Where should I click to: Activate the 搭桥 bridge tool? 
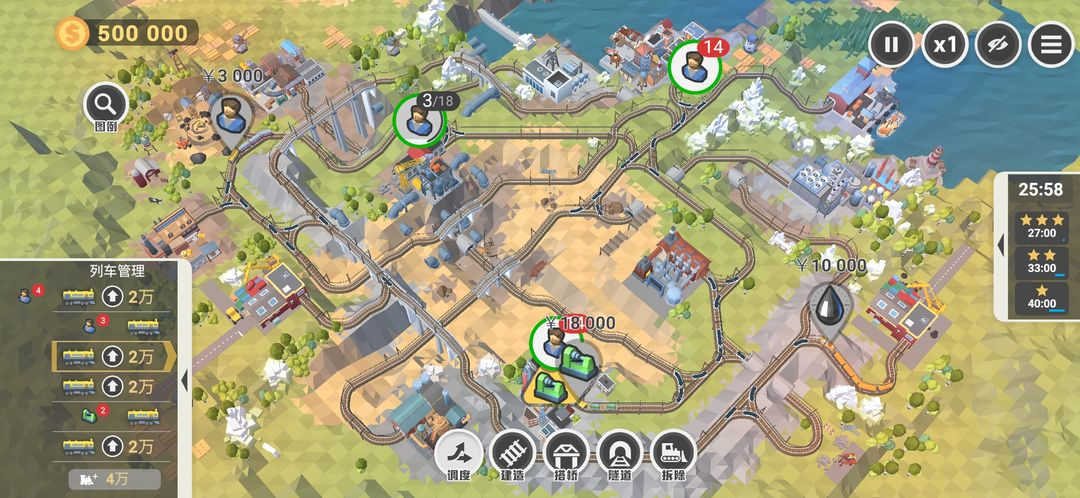point(566,453)
